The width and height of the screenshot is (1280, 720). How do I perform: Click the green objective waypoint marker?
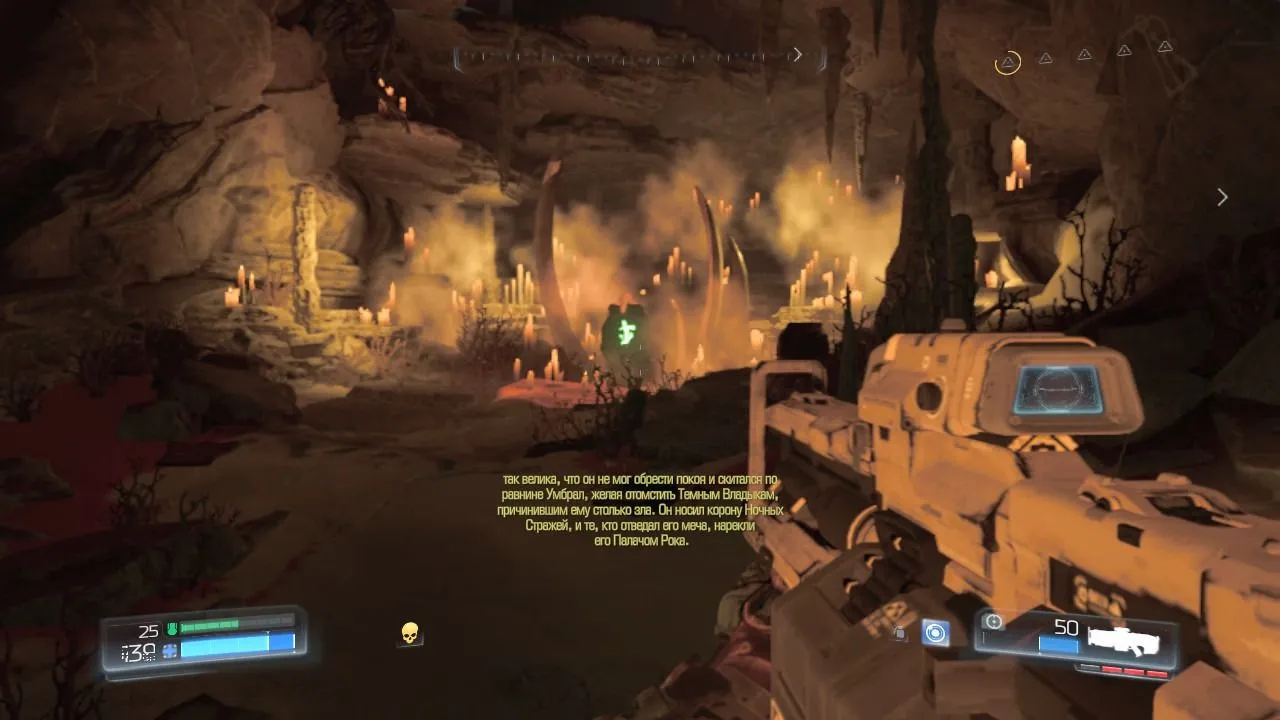627,329
